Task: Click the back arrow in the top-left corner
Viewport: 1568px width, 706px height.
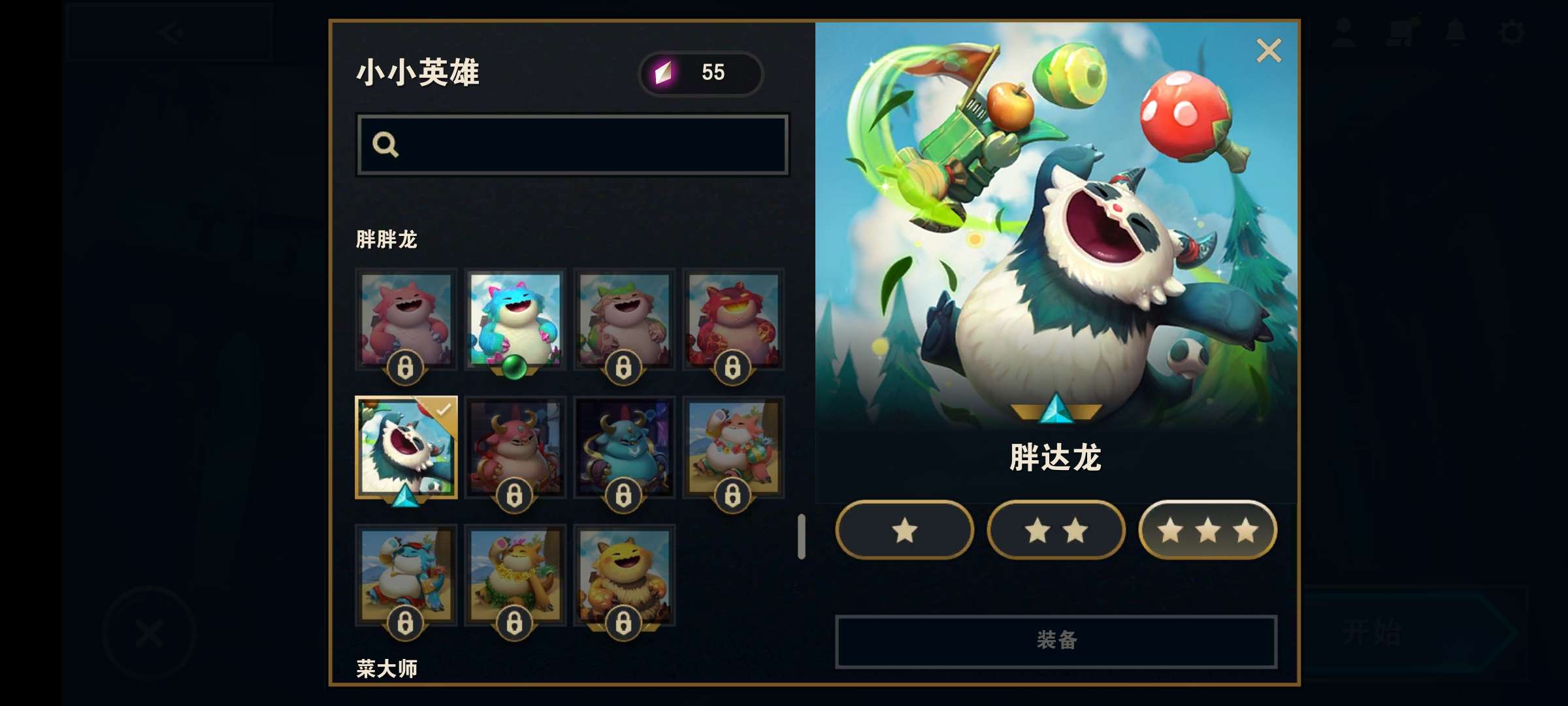Action: click(169, 33)
